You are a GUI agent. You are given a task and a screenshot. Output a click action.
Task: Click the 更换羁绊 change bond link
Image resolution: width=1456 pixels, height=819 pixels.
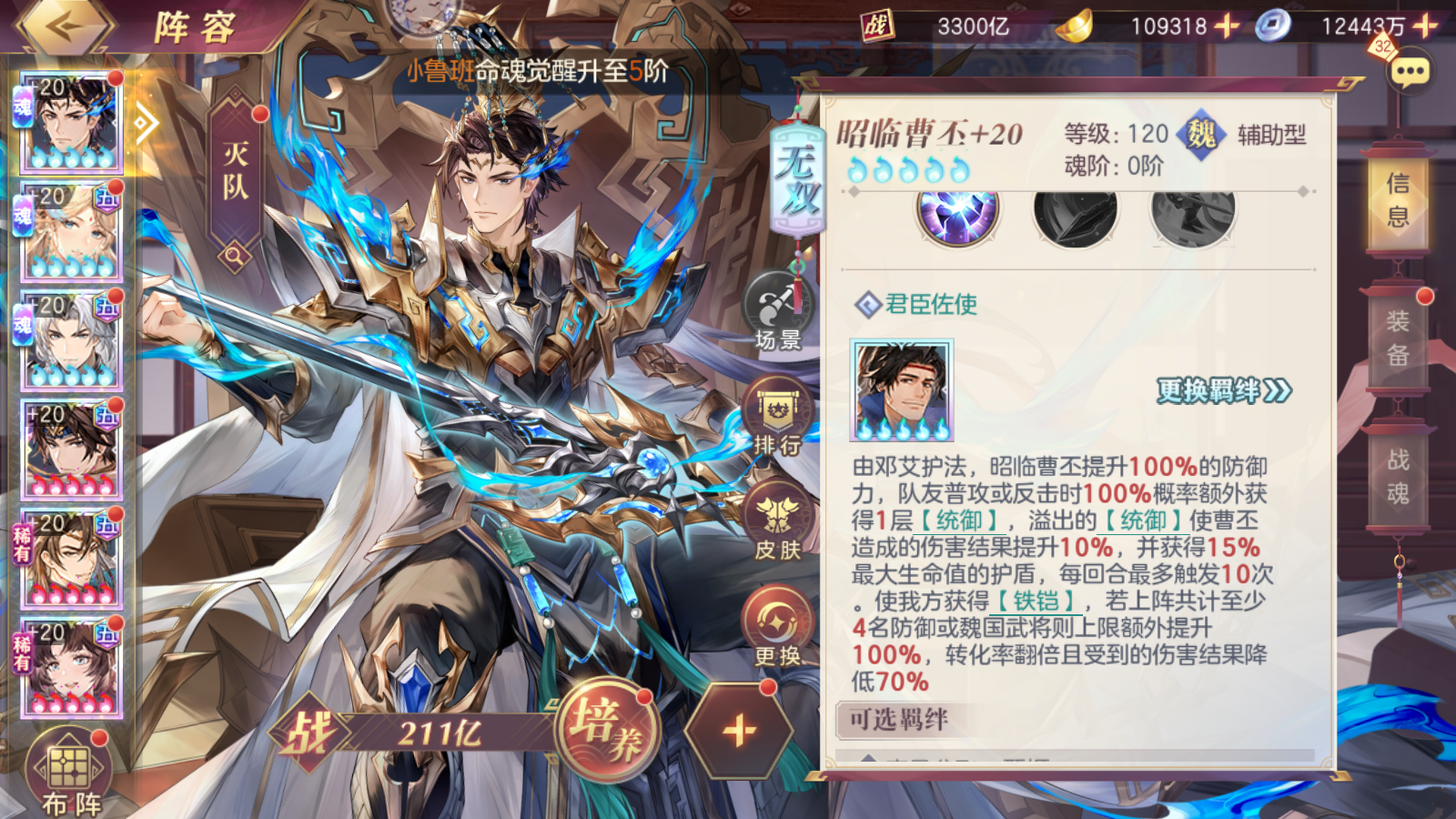[1224, 391]
